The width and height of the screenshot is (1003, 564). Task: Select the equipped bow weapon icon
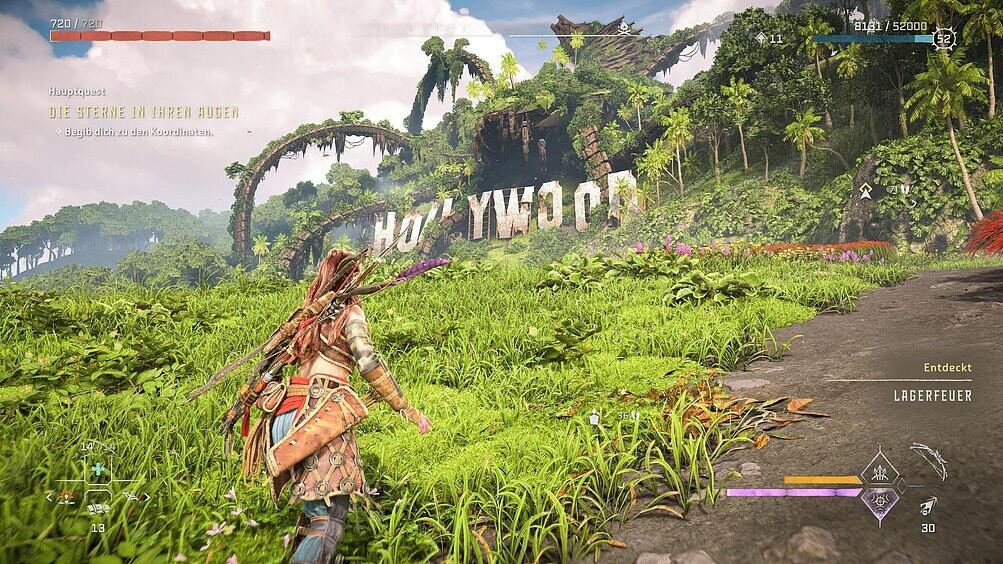coord(929,460)
